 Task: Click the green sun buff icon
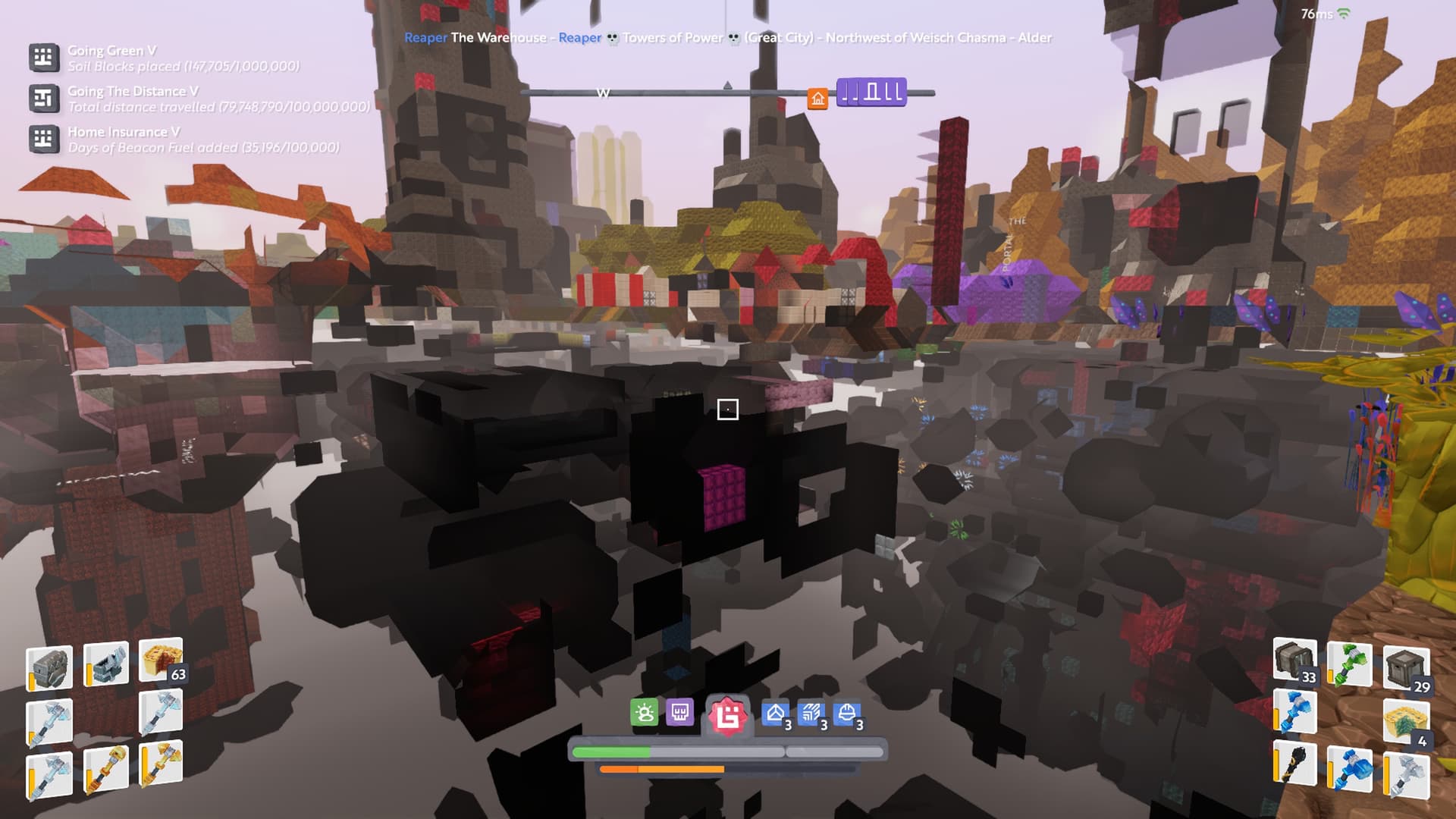tap(645, 713)
